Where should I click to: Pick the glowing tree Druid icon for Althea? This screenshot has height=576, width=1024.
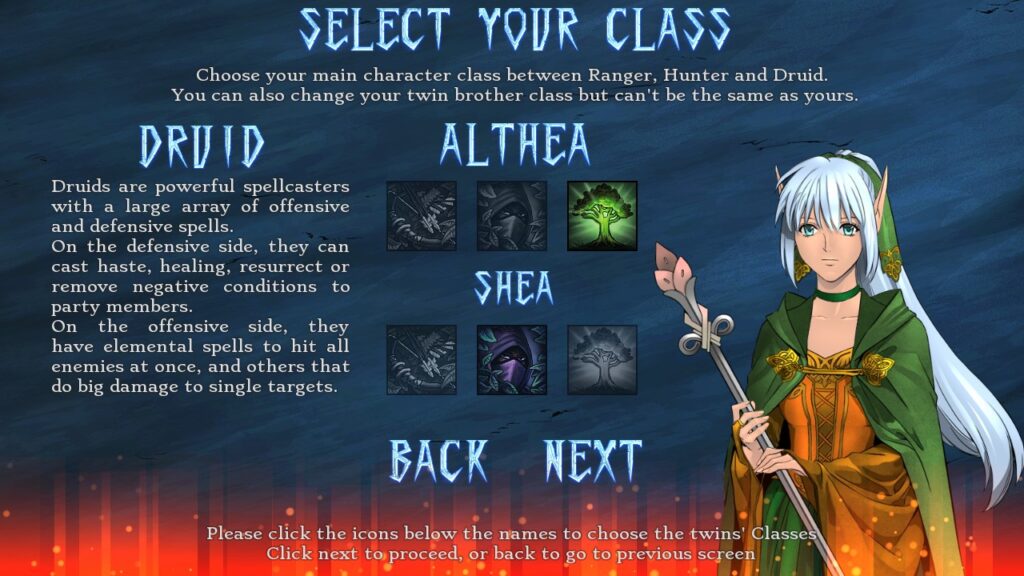[x=602, y=215]
